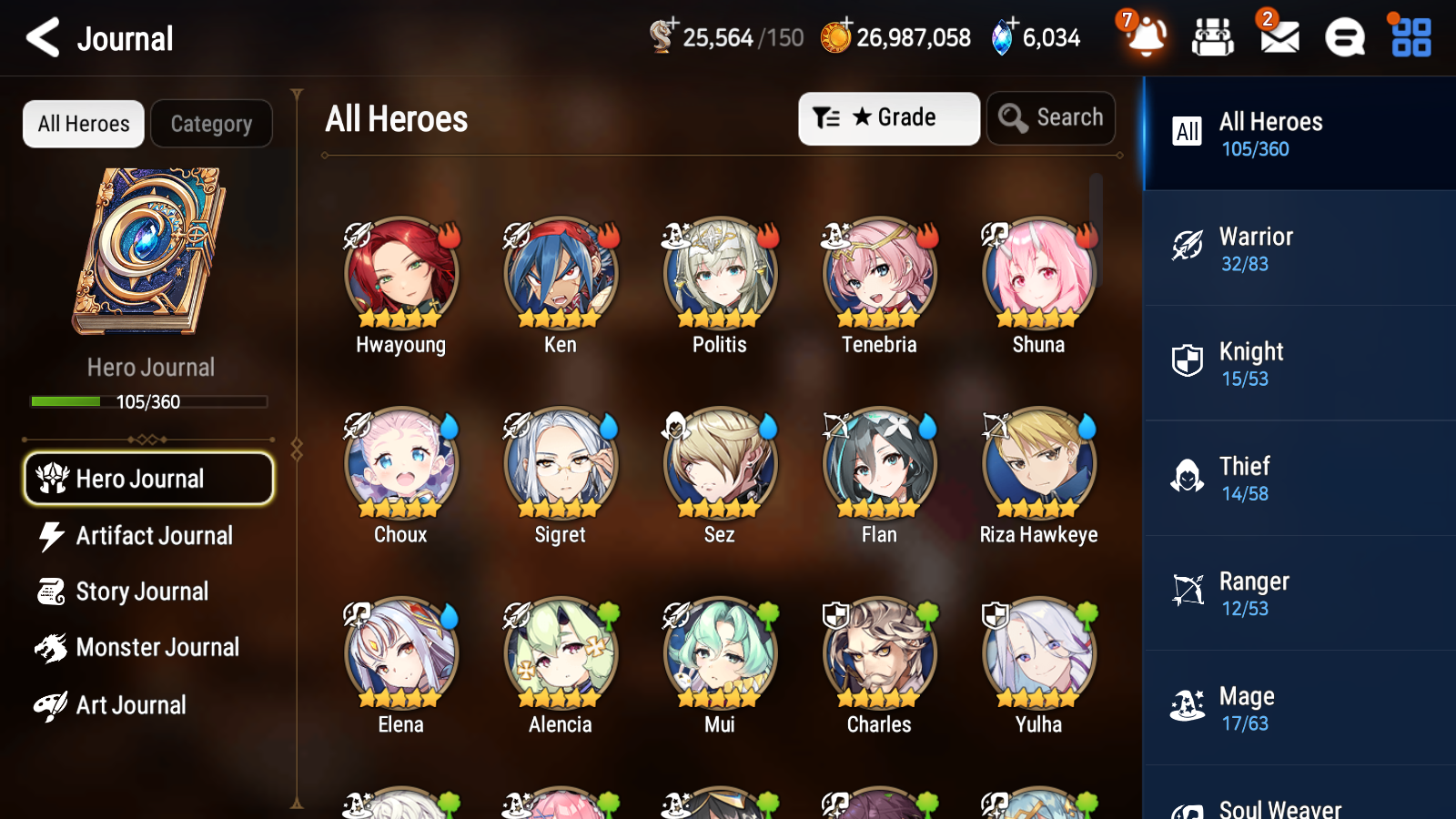
Task: Toggle the All Heroes filter
Action: [x=83, y=124]
